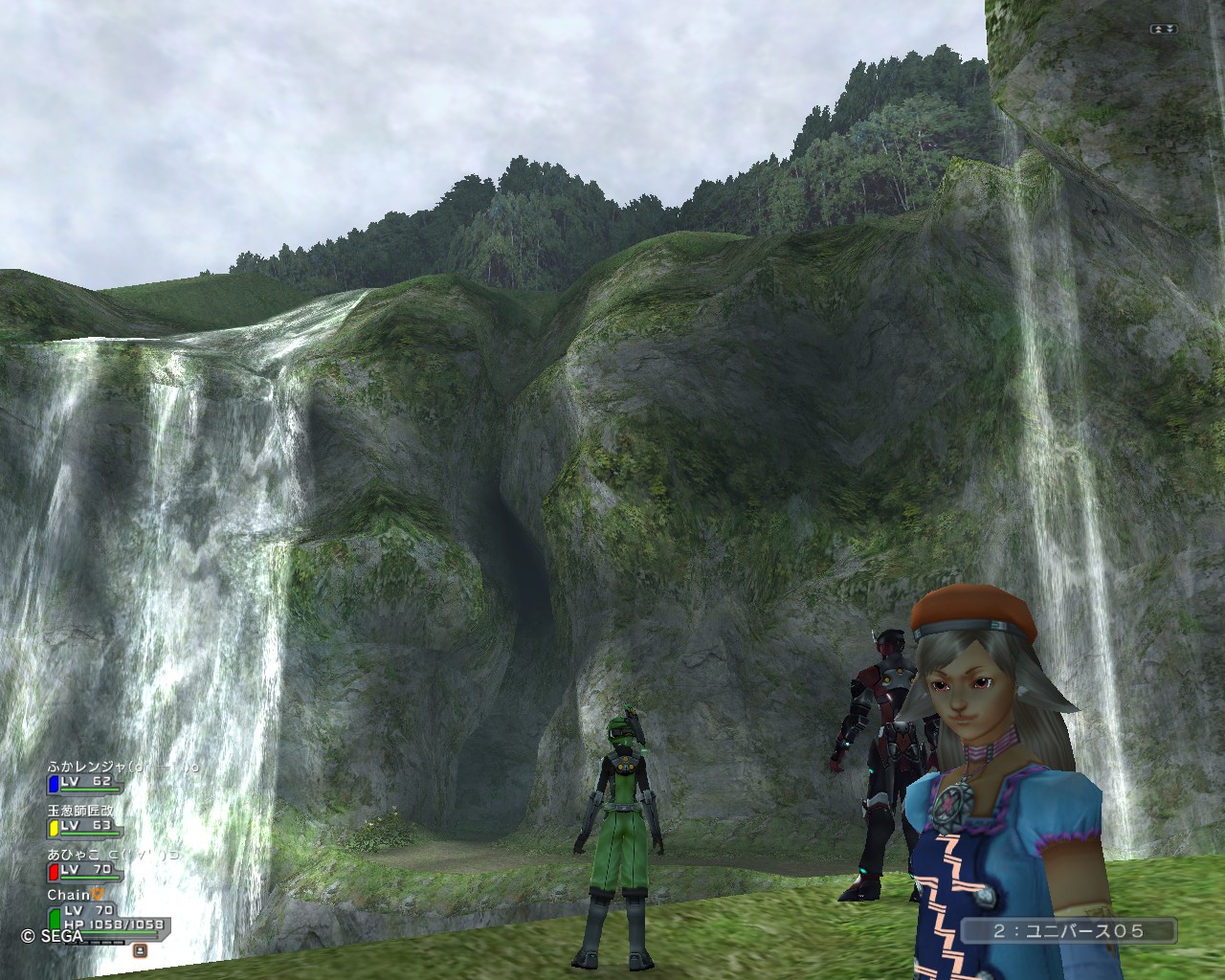Click the up/down arrows network indicator
Viewport: 1225px width, 980px height.
tap(1163, 29)
